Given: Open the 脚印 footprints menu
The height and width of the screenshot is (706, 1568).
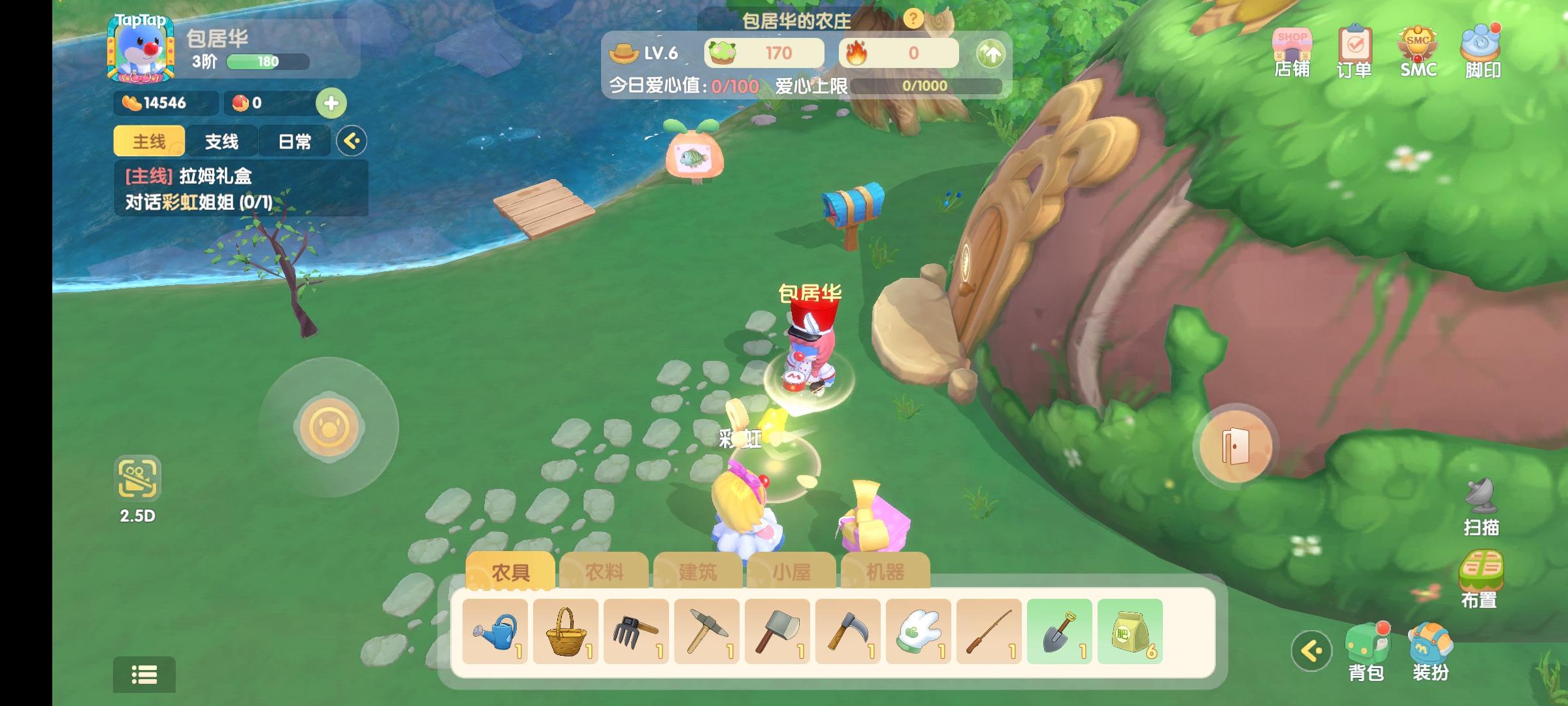Looking at the screenshot, I should (1481, 52).
